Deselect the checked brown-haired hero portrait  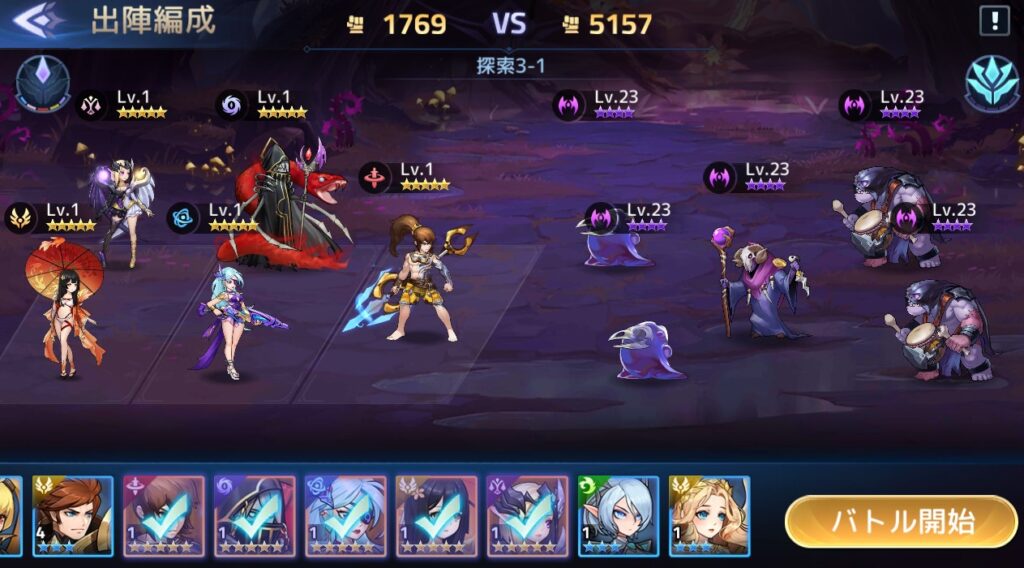coord(163,515)
